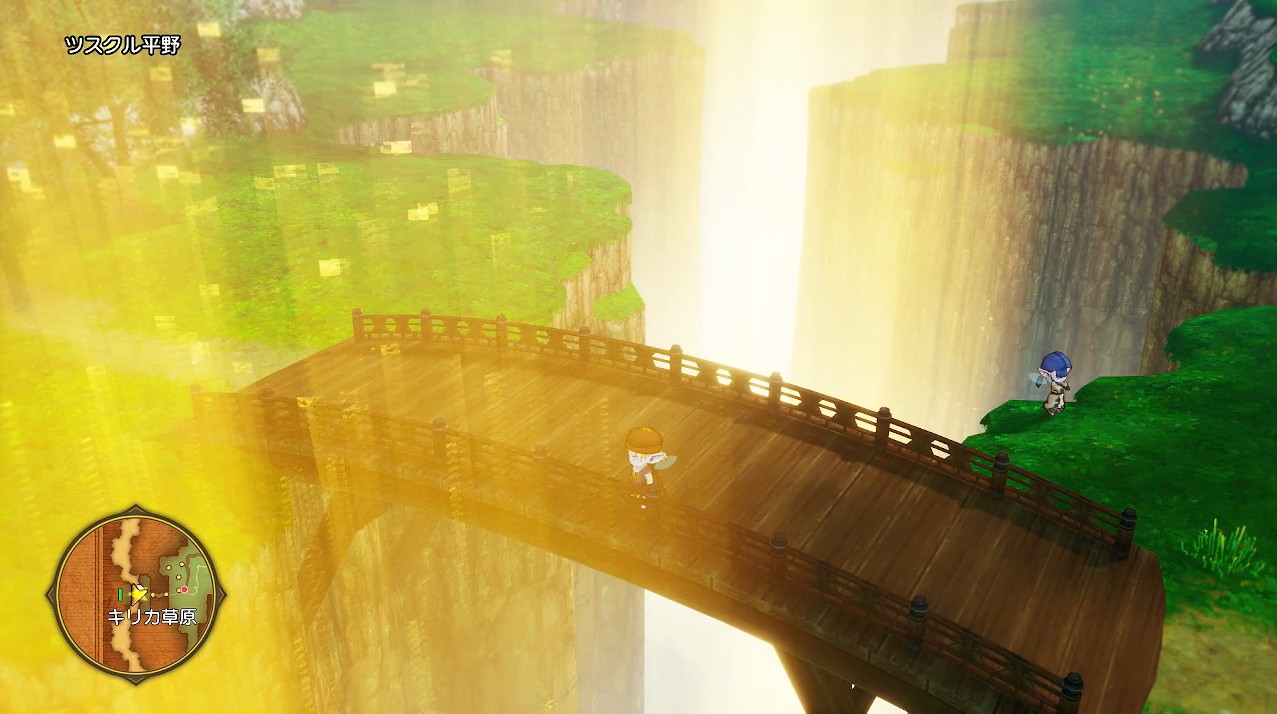Click the green bar marker on the minimap
The height and width of the screenshot is (714, 1277).
coord(121,595)
